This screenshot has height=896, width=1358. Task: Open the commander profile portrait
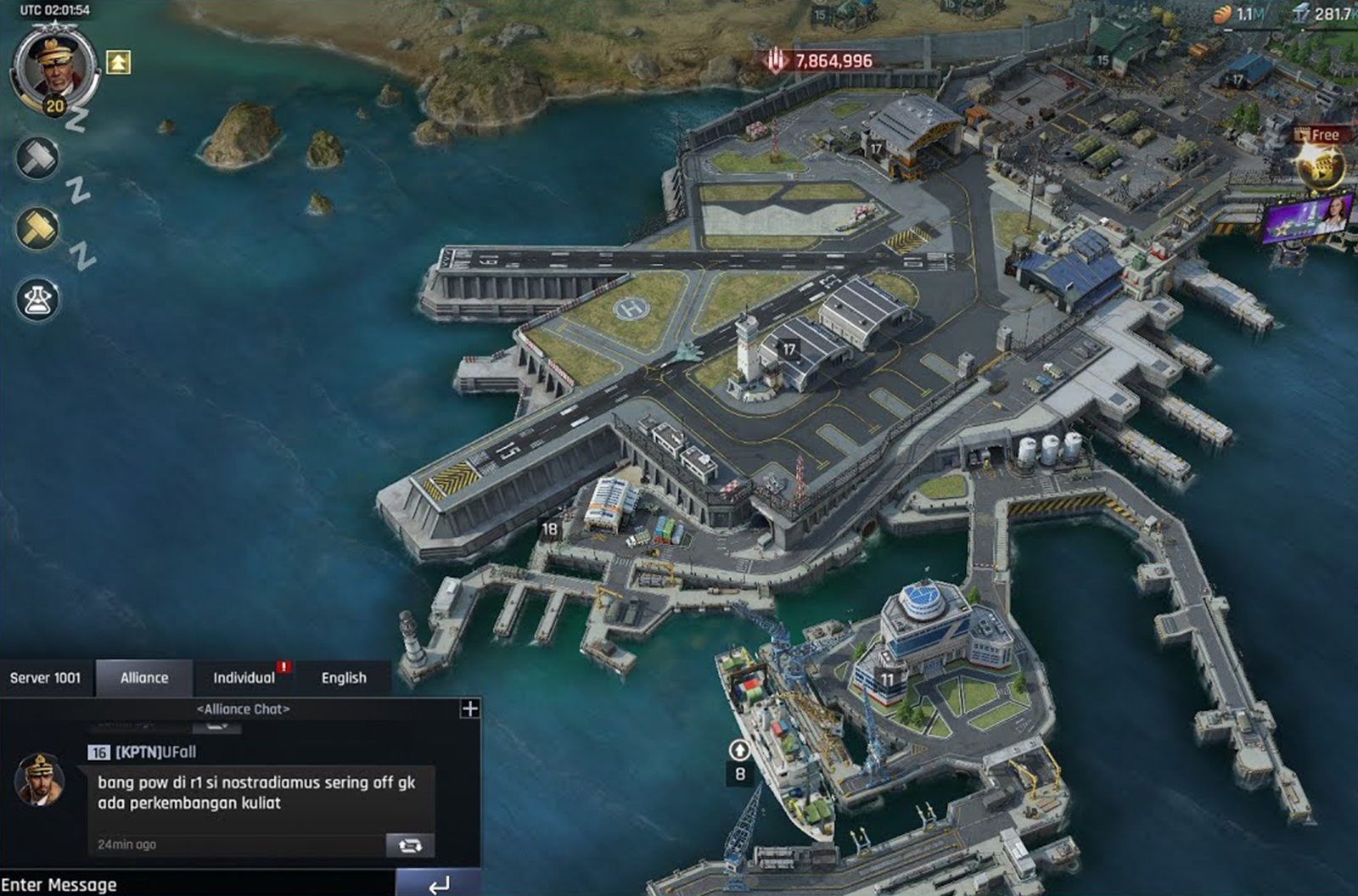[x=54, y=66]
